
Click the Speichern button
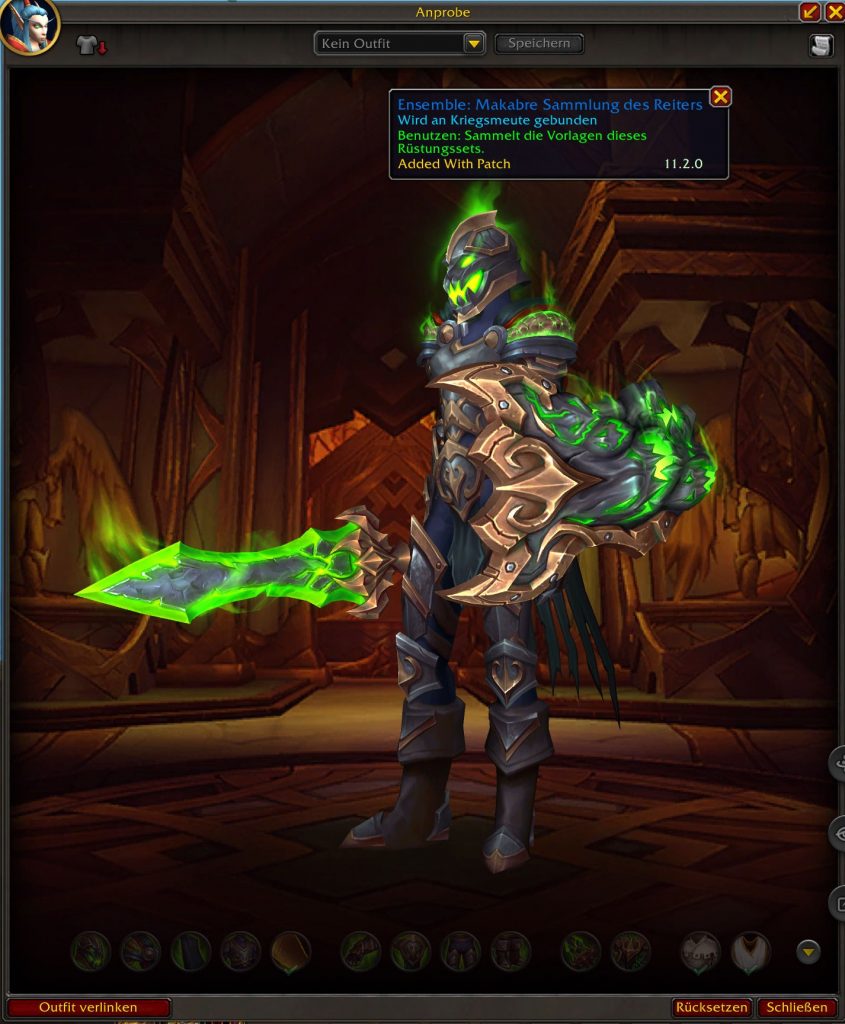539,44
